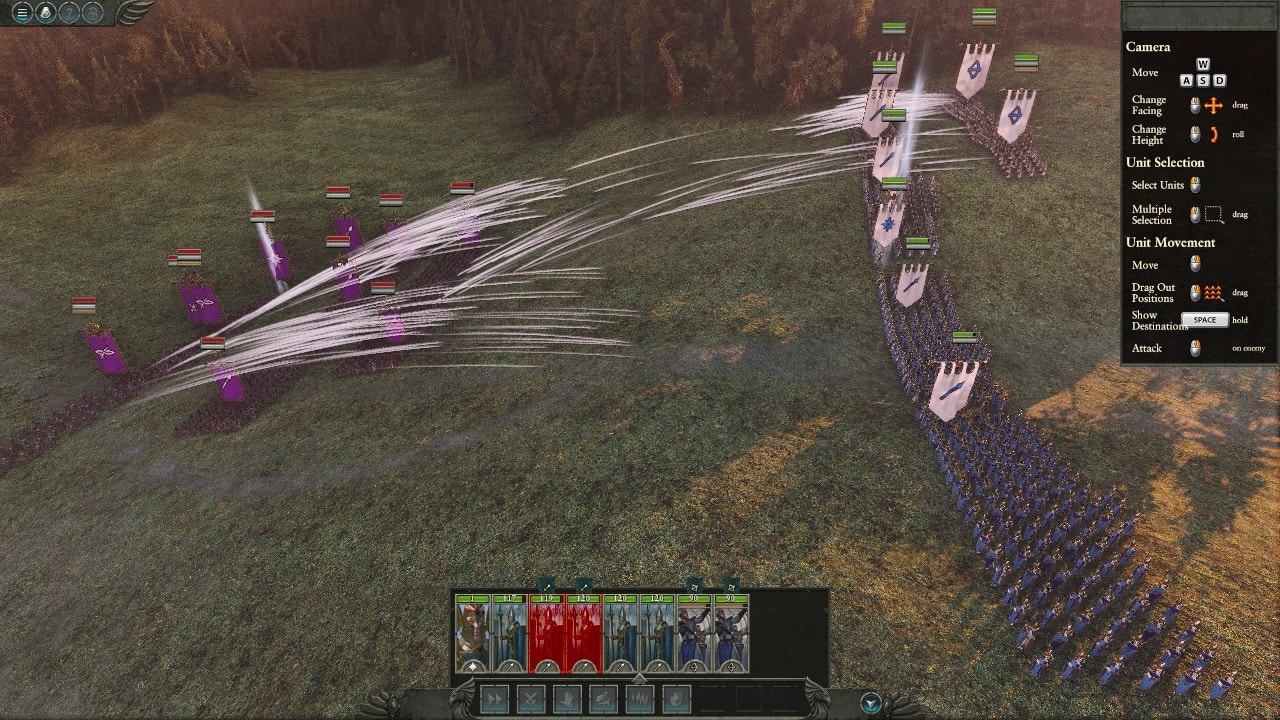The height and width of the screenshot is (720, 1280).
Task: Open the question mark help button
Action: [x=69, y=13]
